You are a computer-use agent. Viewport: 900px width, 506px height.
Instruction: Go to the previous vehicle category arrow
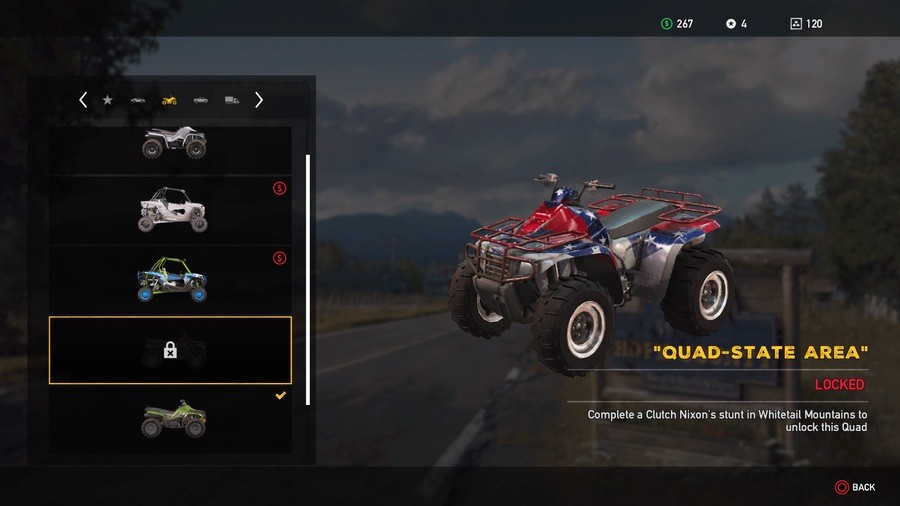click(x=83, y=100)
